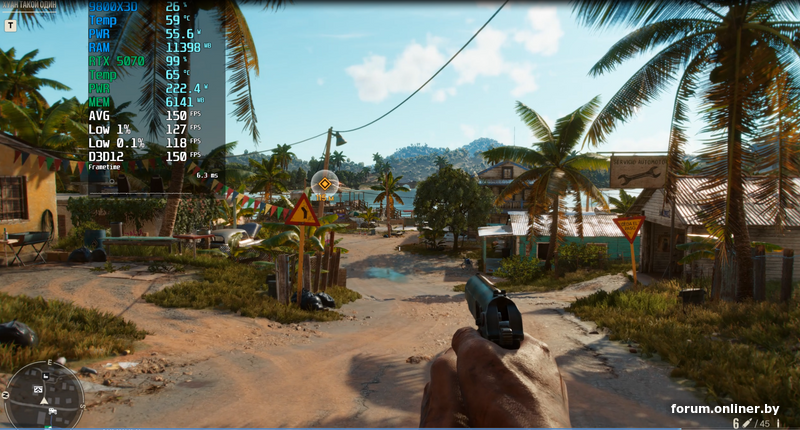Click the circular minimap
This screenshot has height=430, width=800.
(44, 395)
